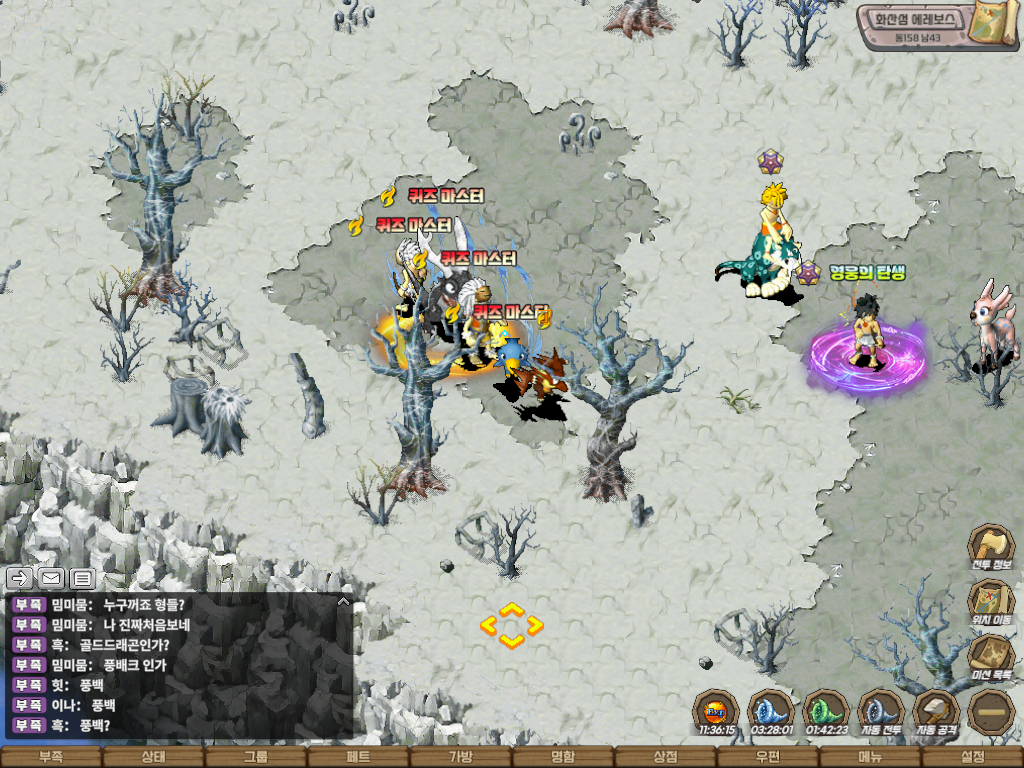Open the 메뉴 (menu) button
This screenshot has width=1024, height=768.
870,757
